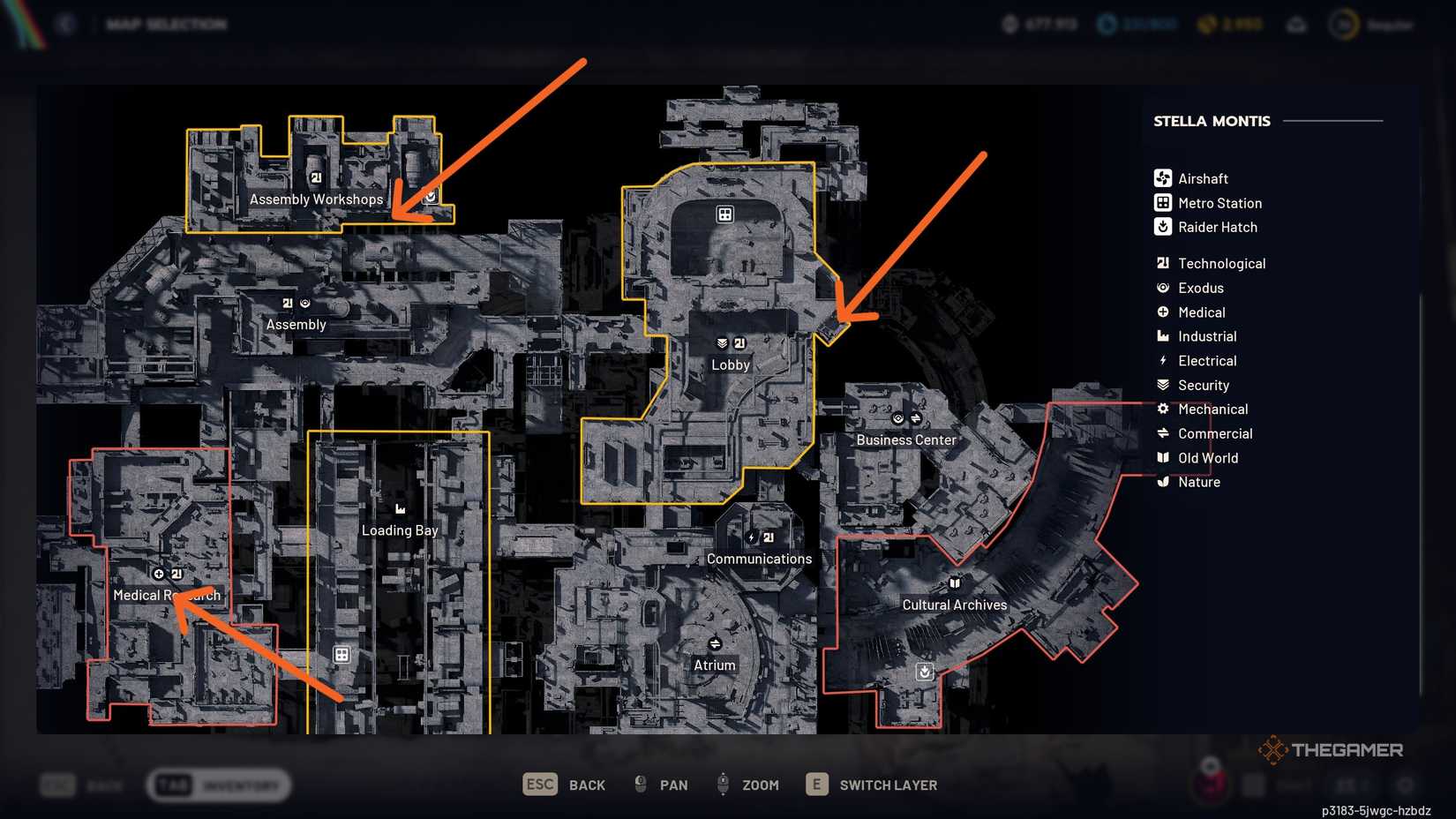1456x819 pixels.
Task: Select the Raider Hatch icon in the legend
Action: (x=1161, y=227)
